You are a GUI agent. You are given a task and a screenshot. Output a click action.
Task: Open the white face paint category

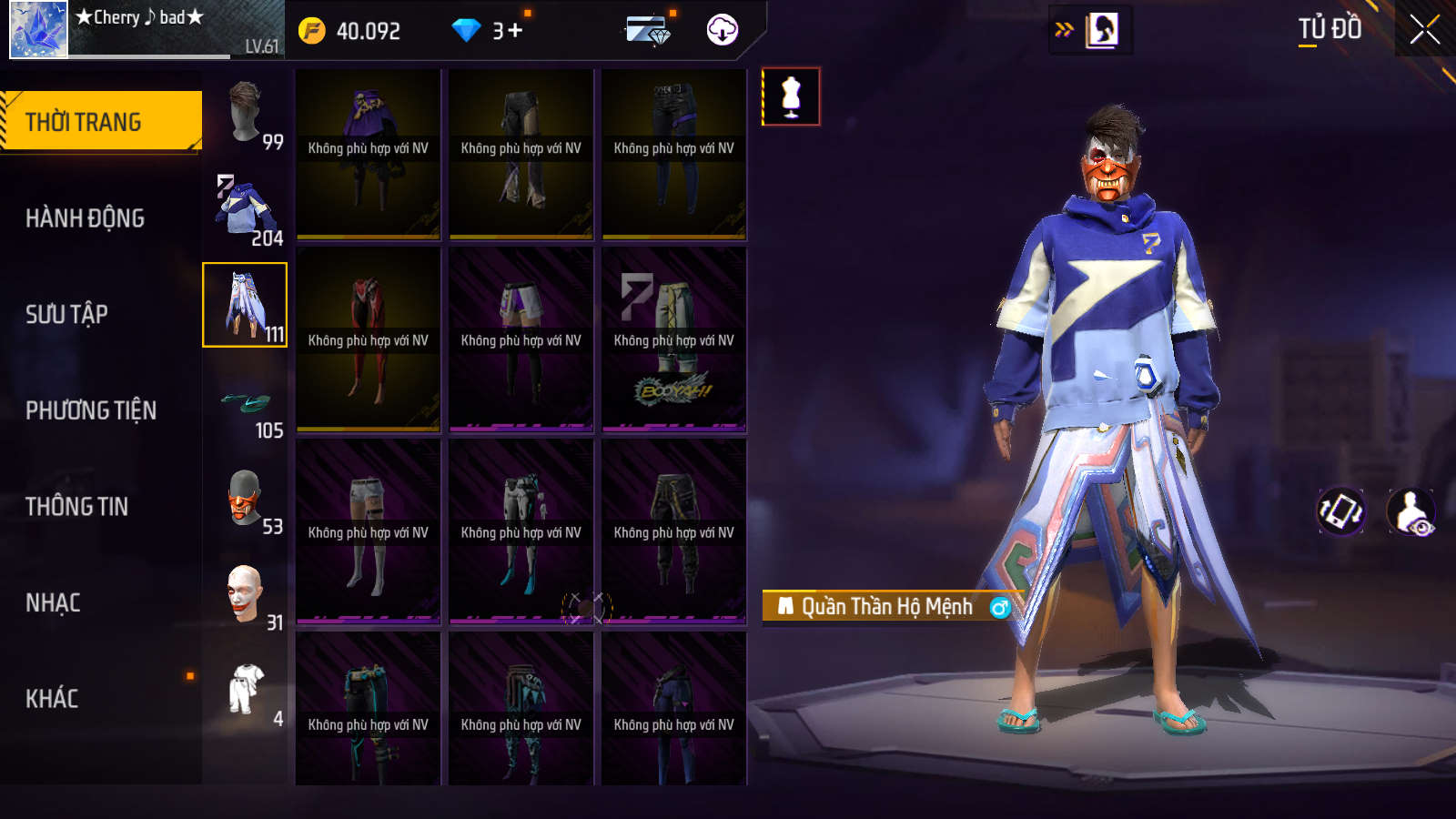(x=246, y=594)
